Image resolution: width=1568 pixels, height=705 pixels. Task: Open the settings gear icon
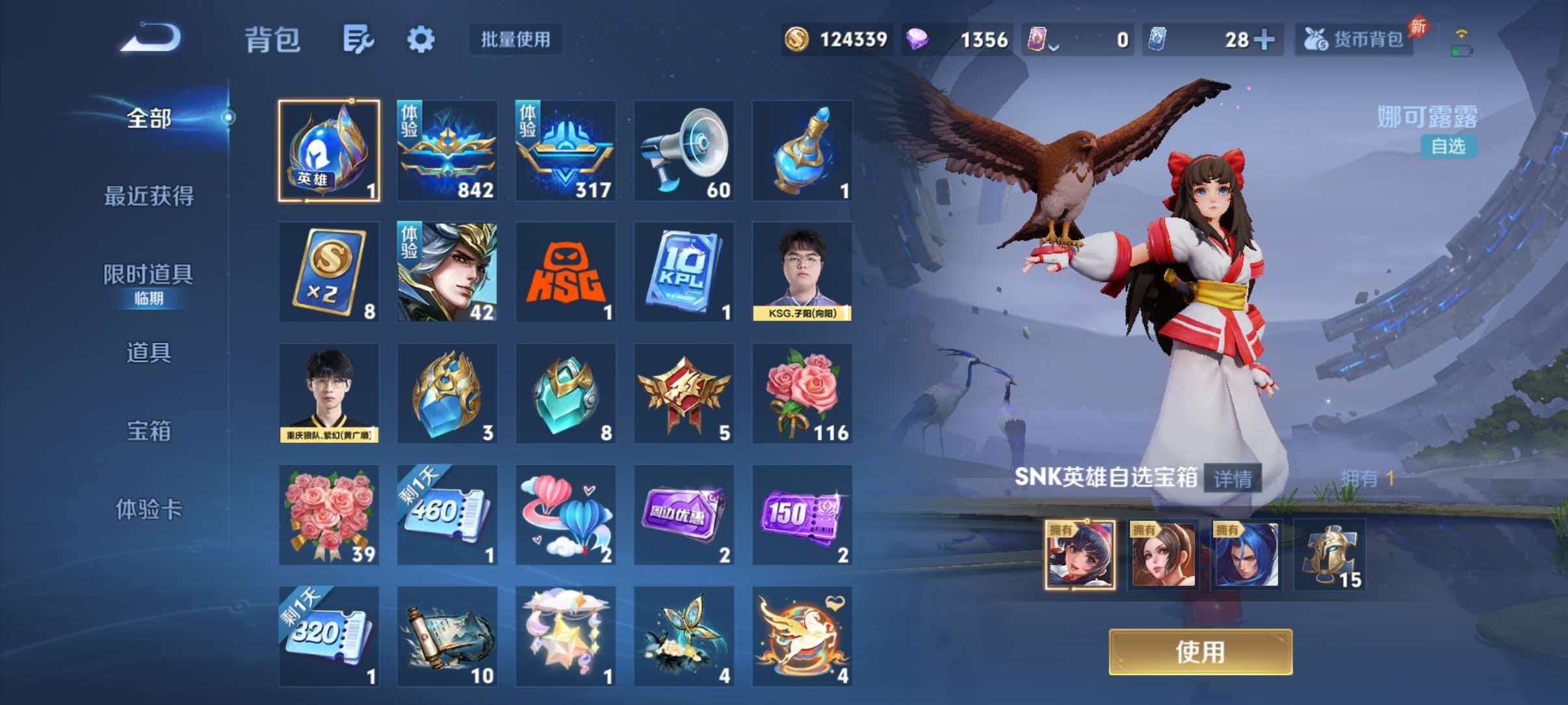pos(421,39)
